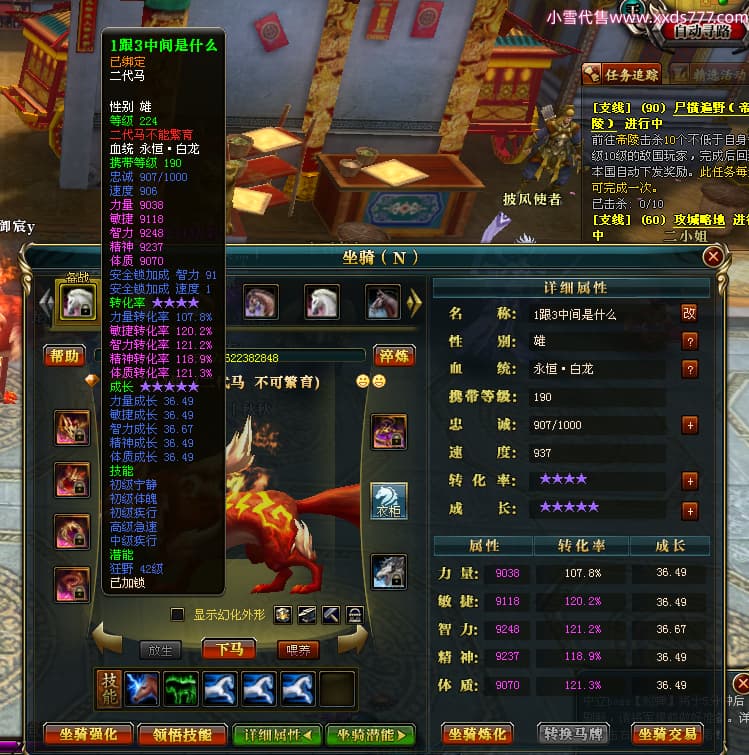Open 坐骑炼化 mount refining

click(477, 734)
